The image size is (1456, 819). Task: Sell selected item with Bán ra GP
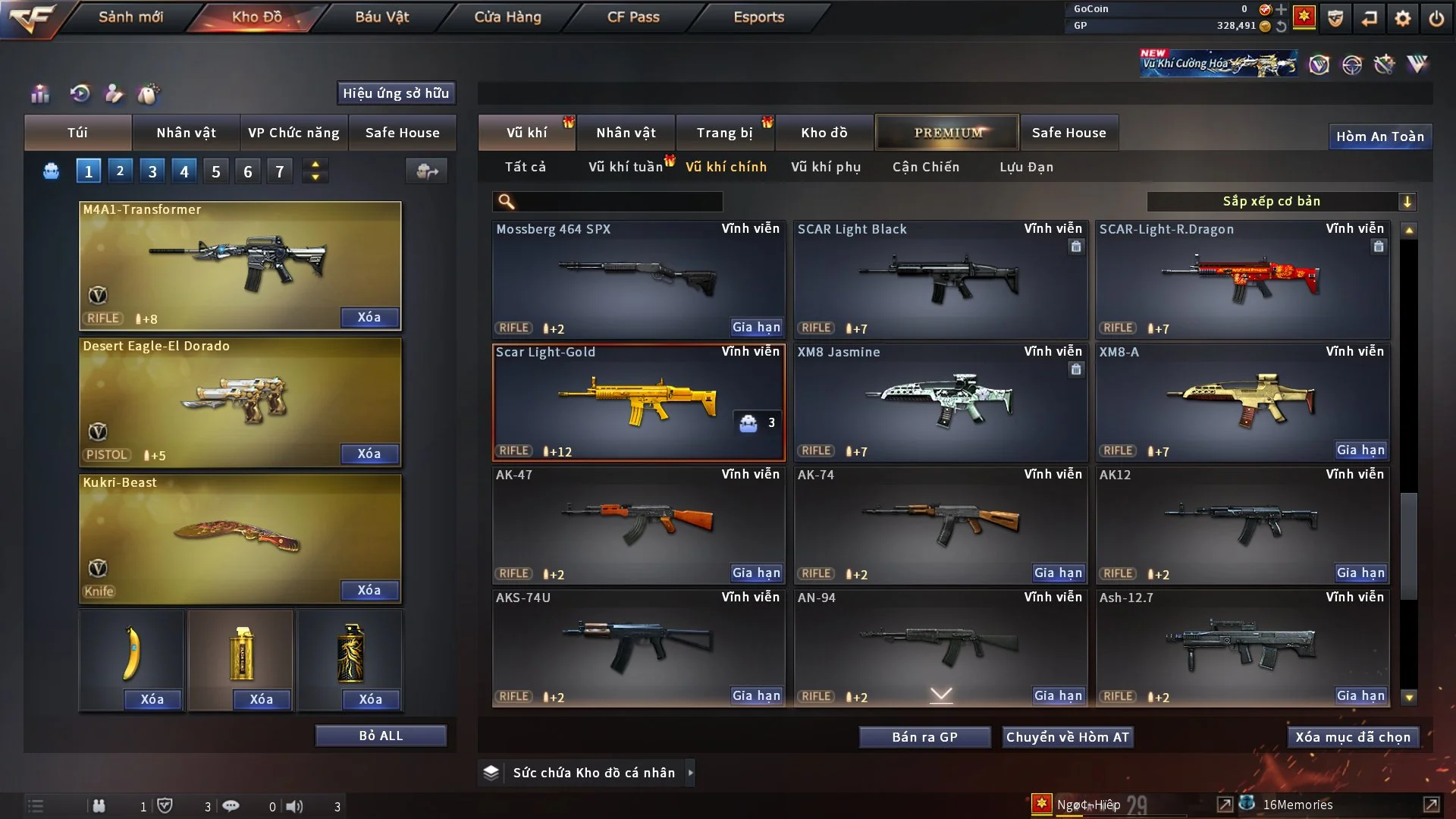click(x=924, y=737)
